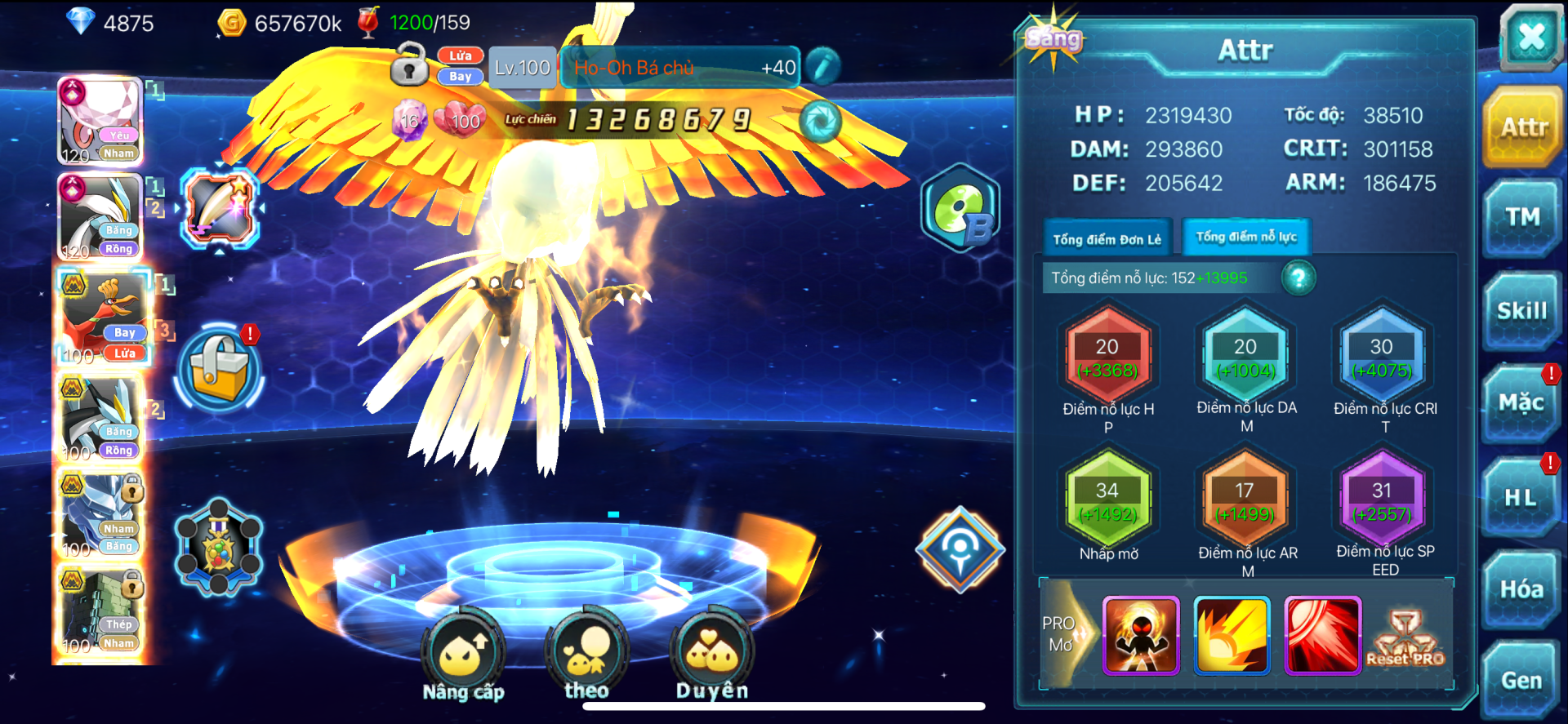Open the Duyên bond button
This screenshot has height=724, width=1568.
pyautogui.click(x=711, y=655)
